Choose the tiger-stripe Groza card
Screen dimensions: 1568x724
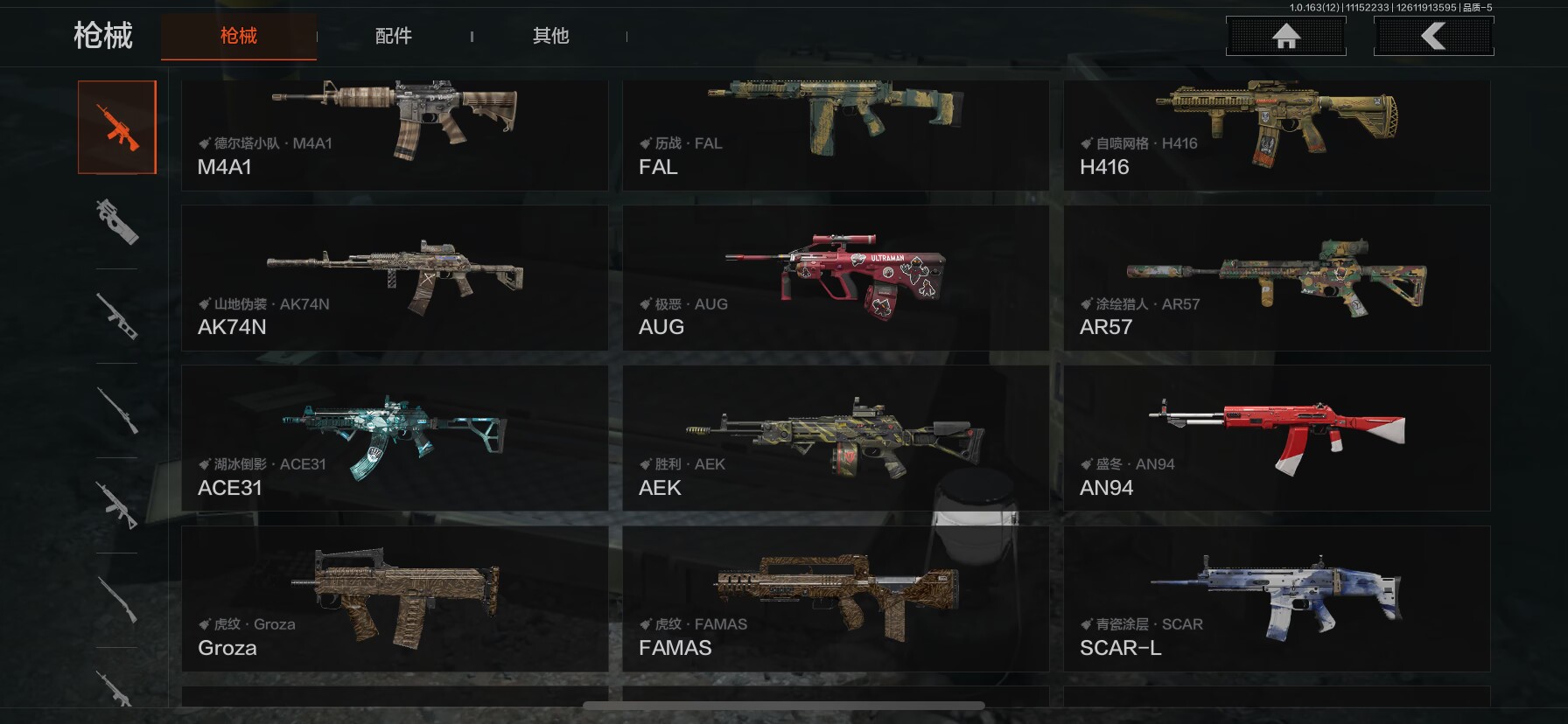click(x=394, y=599)
